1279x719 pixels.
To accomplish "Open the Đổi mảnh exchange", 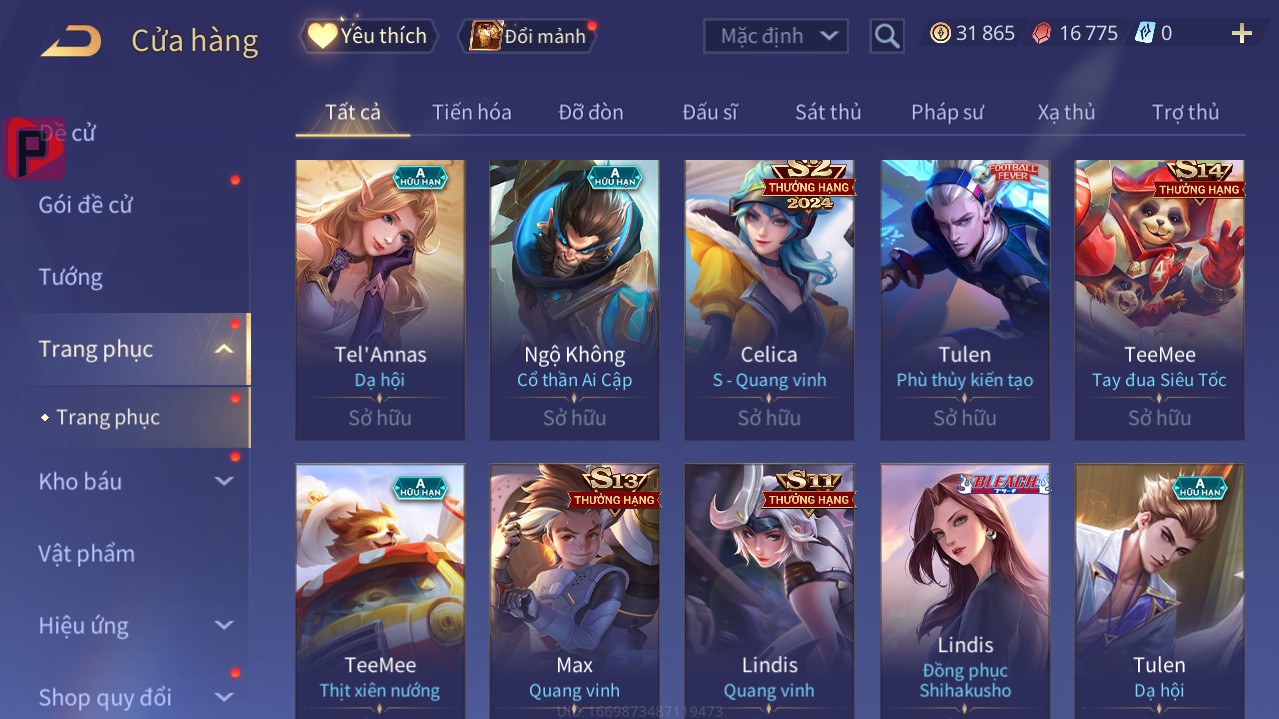I will click(528, 37).
